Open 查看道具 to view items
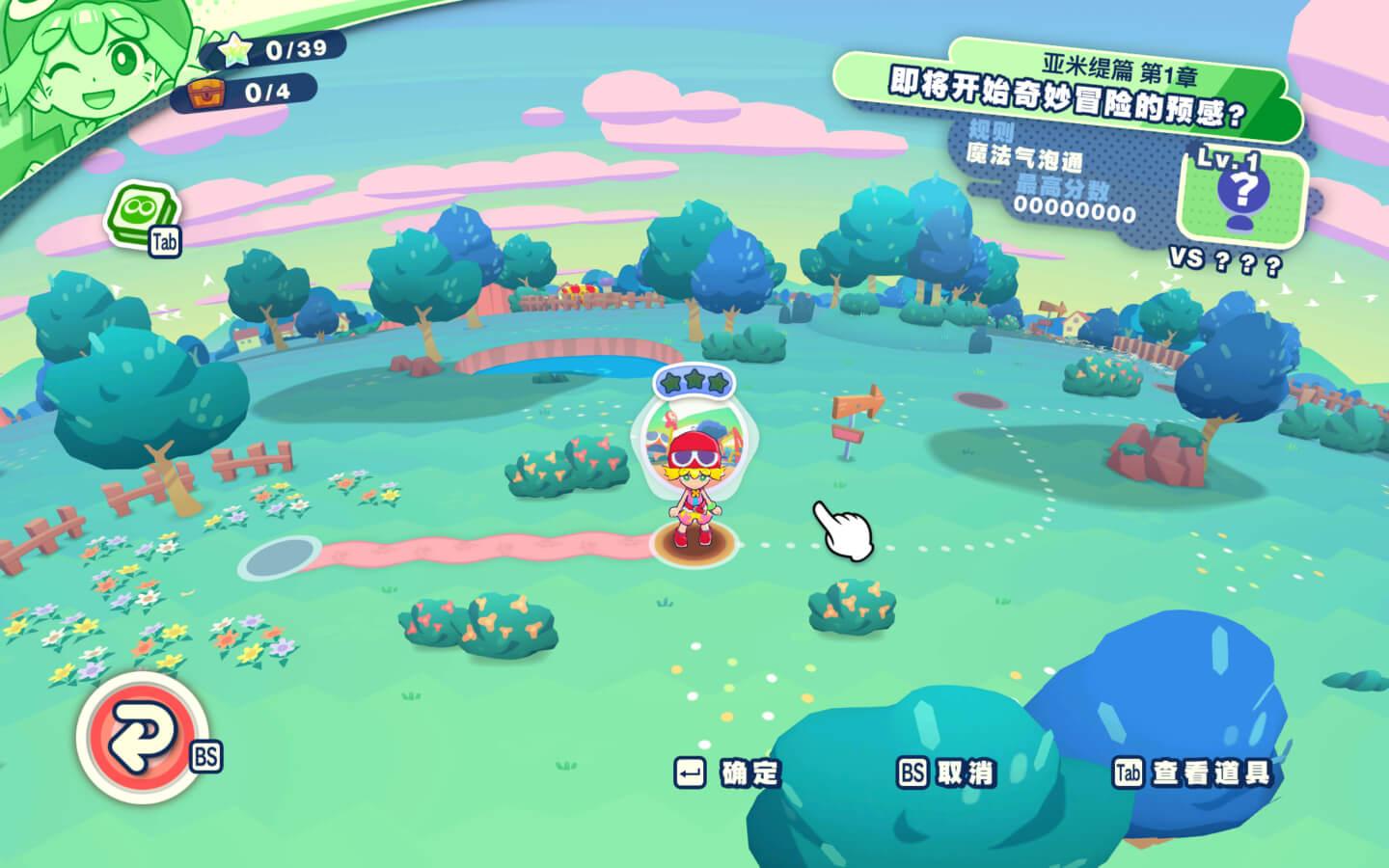This screenshot has width=1389, height=868. coord(1192,773)
